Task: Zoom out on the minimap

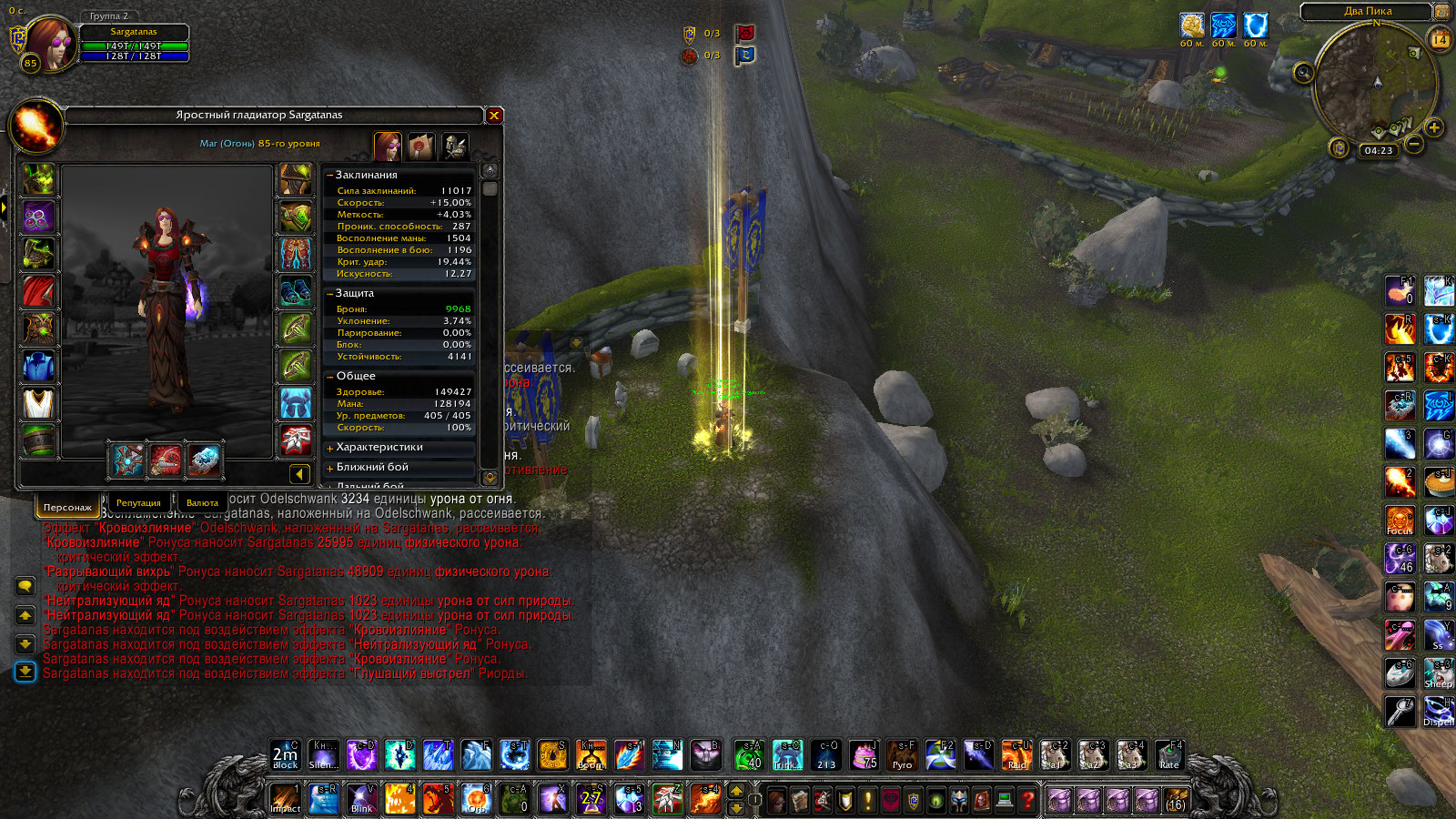Action: 1414,144
